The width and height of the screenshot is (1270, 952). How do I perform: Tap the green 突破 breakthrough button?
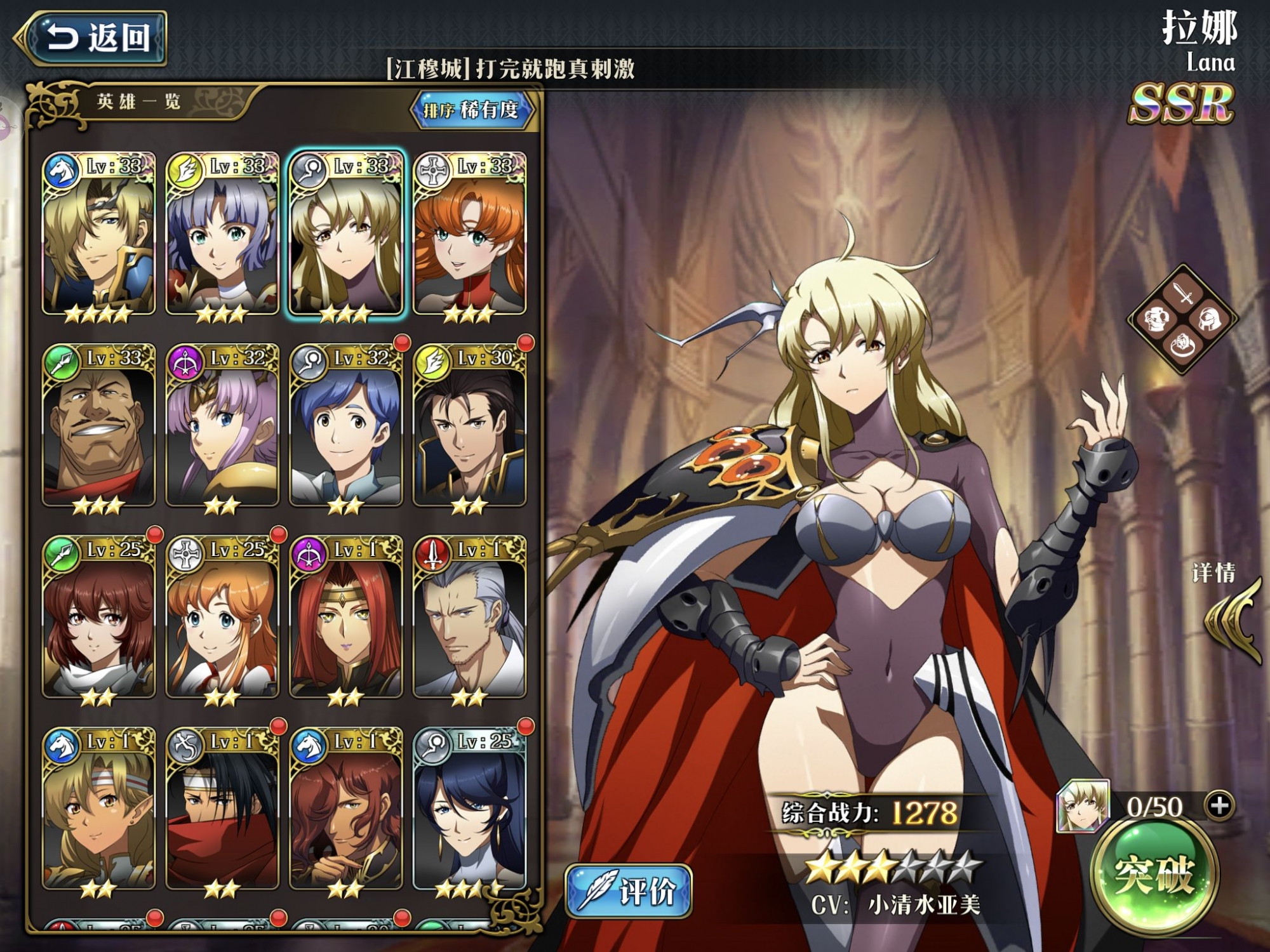[1154, 876]
